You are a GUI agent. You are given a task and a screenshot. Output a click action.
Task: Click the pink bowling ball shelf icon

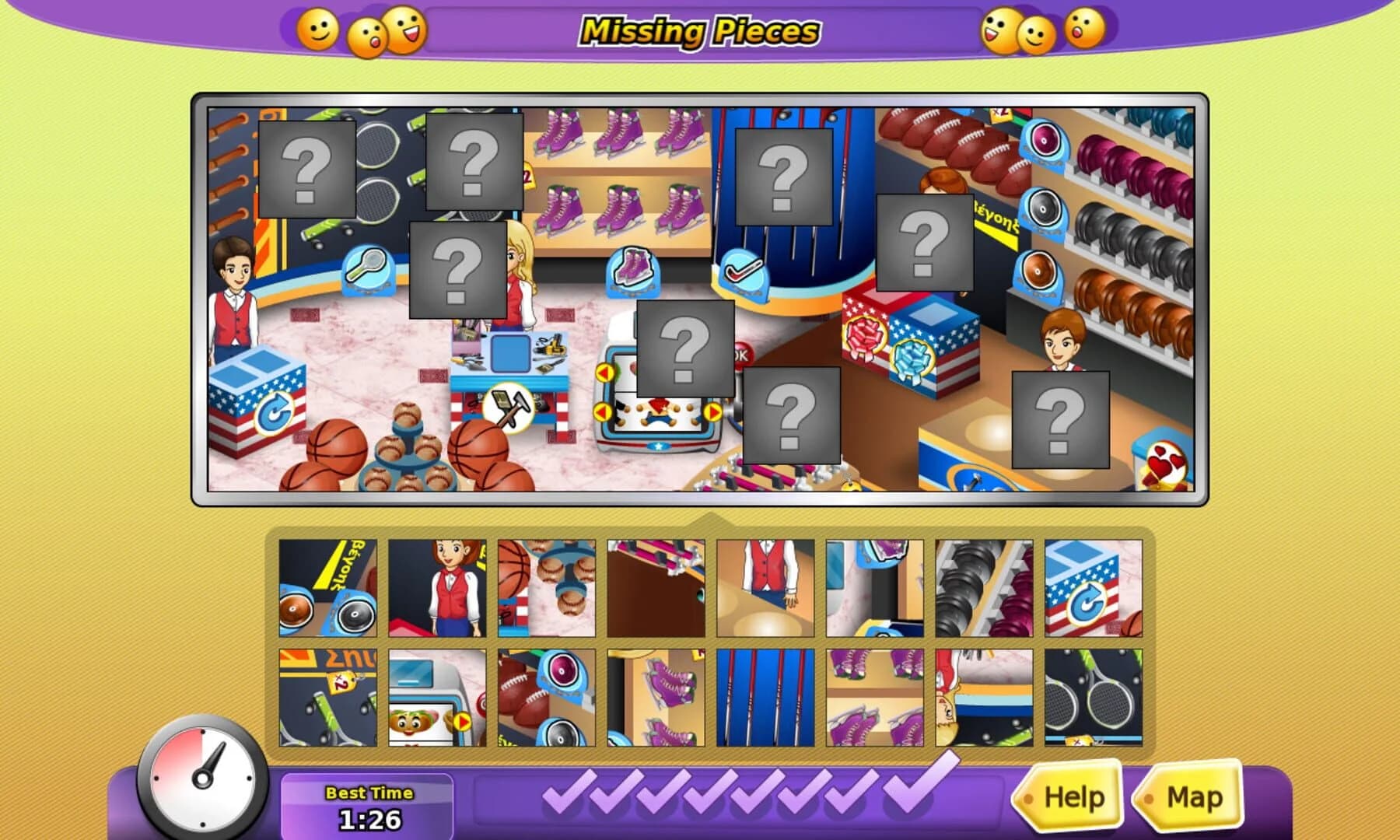1042,140
